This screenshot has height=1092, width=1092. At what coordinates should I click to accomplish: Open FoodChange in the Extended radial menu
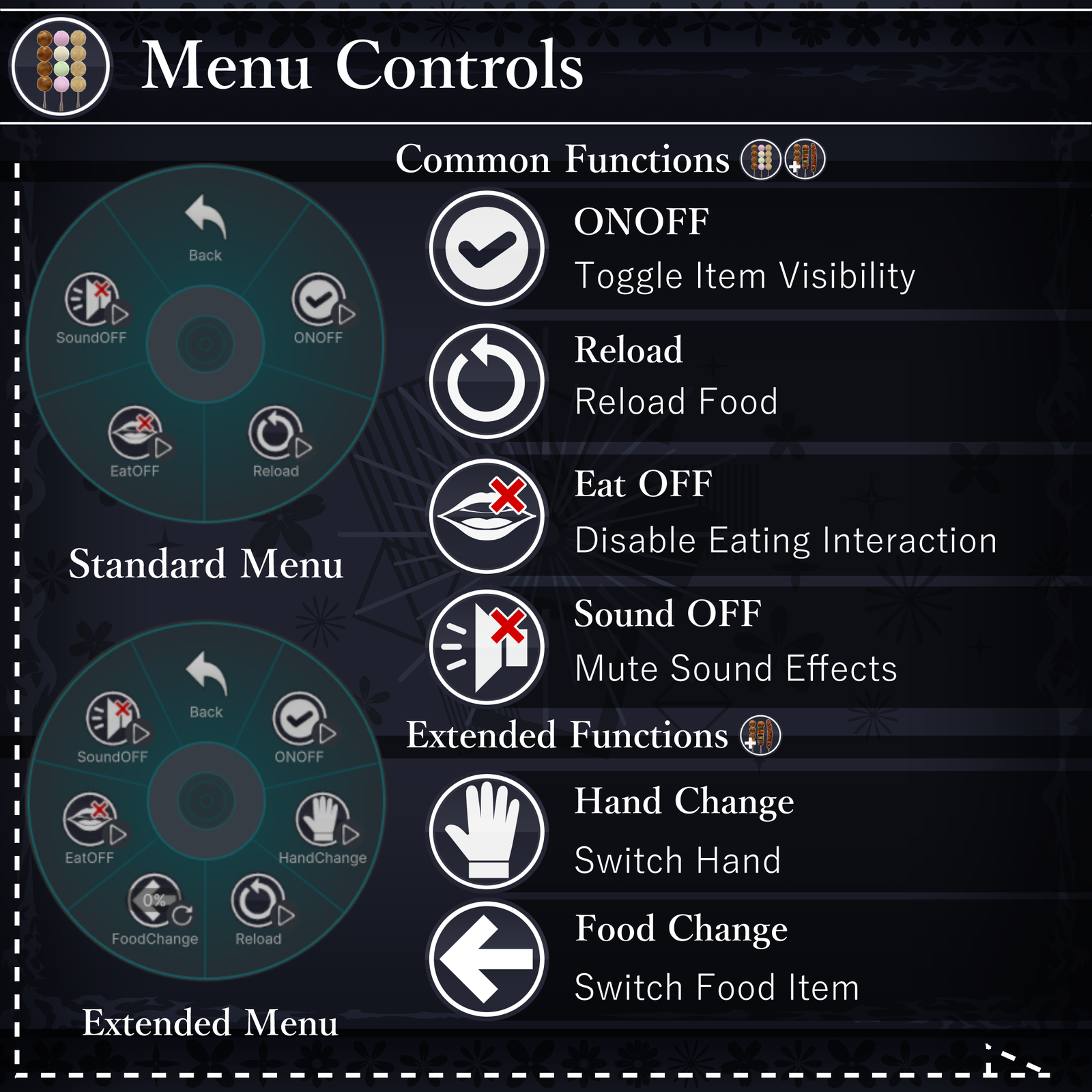pos(156,908)
